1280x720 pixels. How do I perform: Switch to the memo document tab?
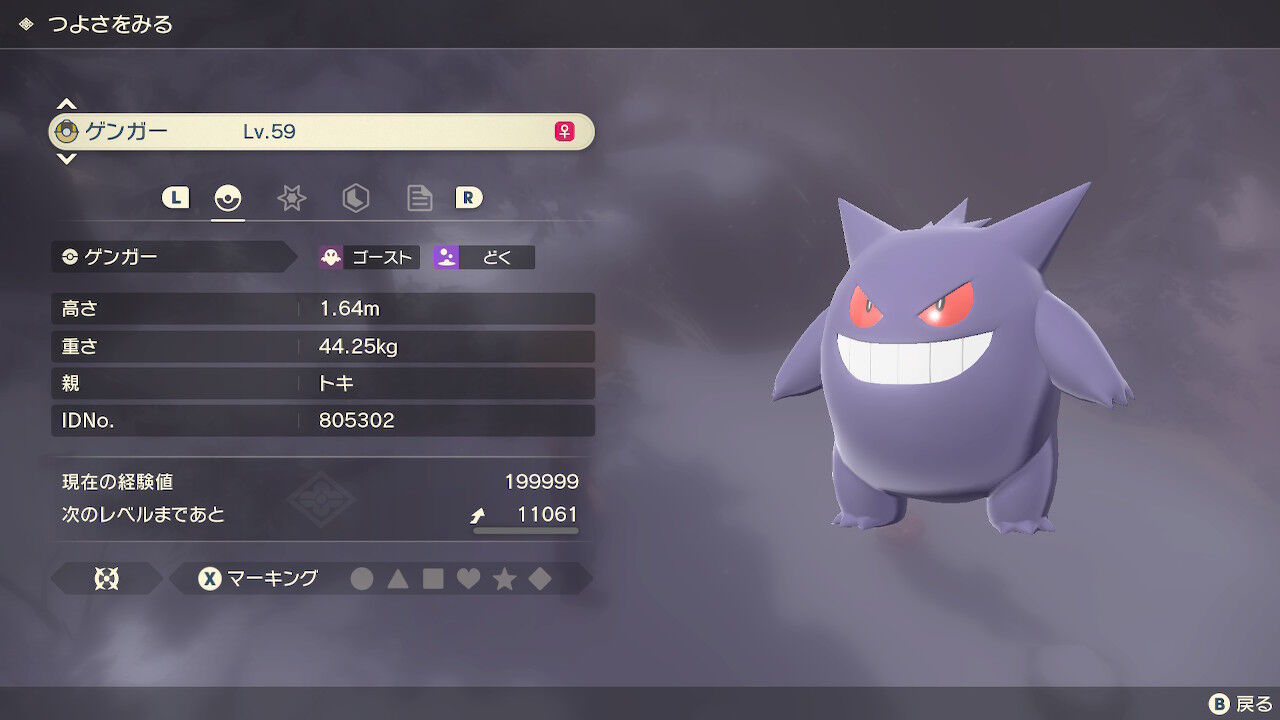[420, 198]
